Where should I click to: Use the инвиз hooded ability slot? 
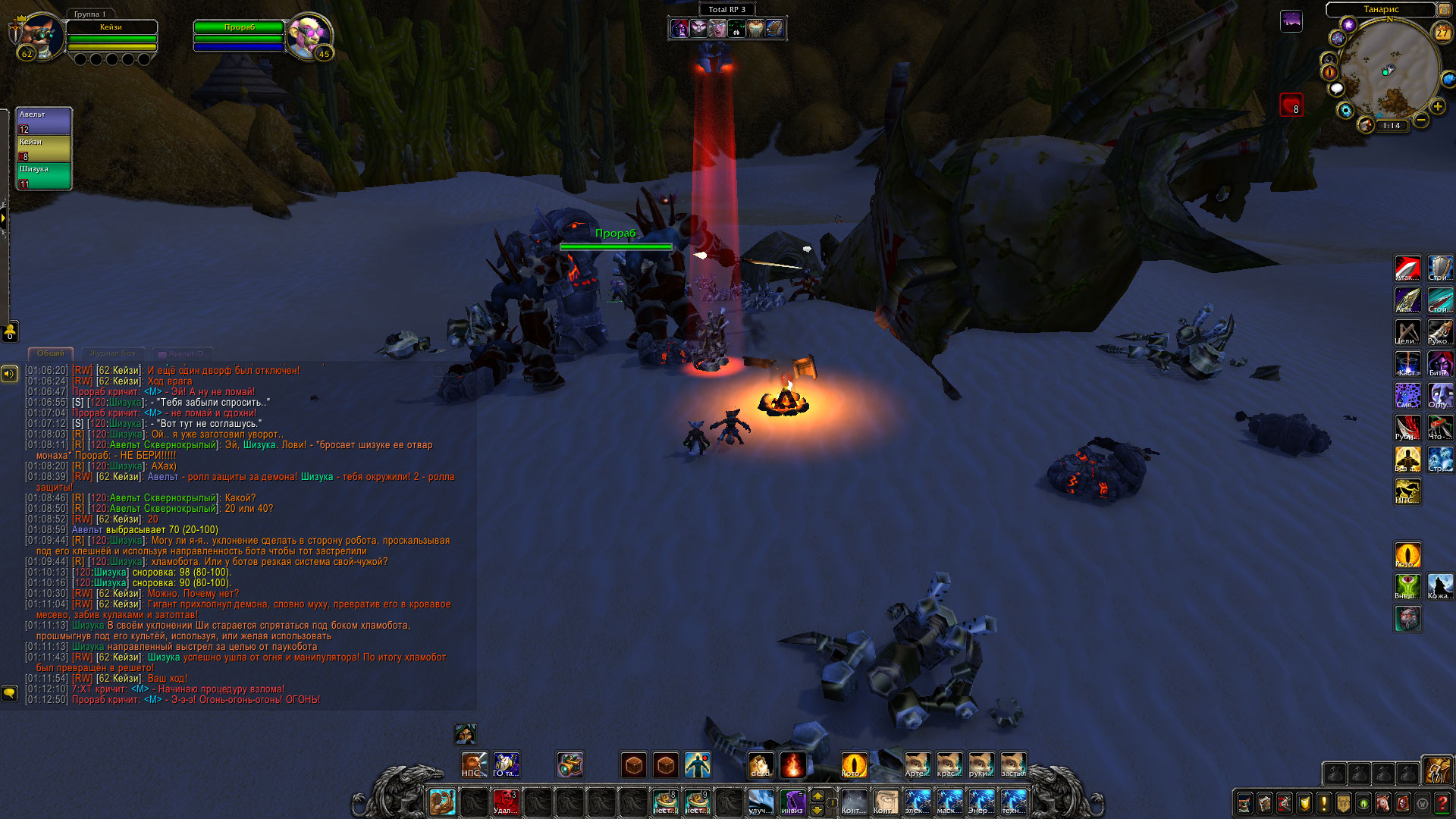pos(793,802)
